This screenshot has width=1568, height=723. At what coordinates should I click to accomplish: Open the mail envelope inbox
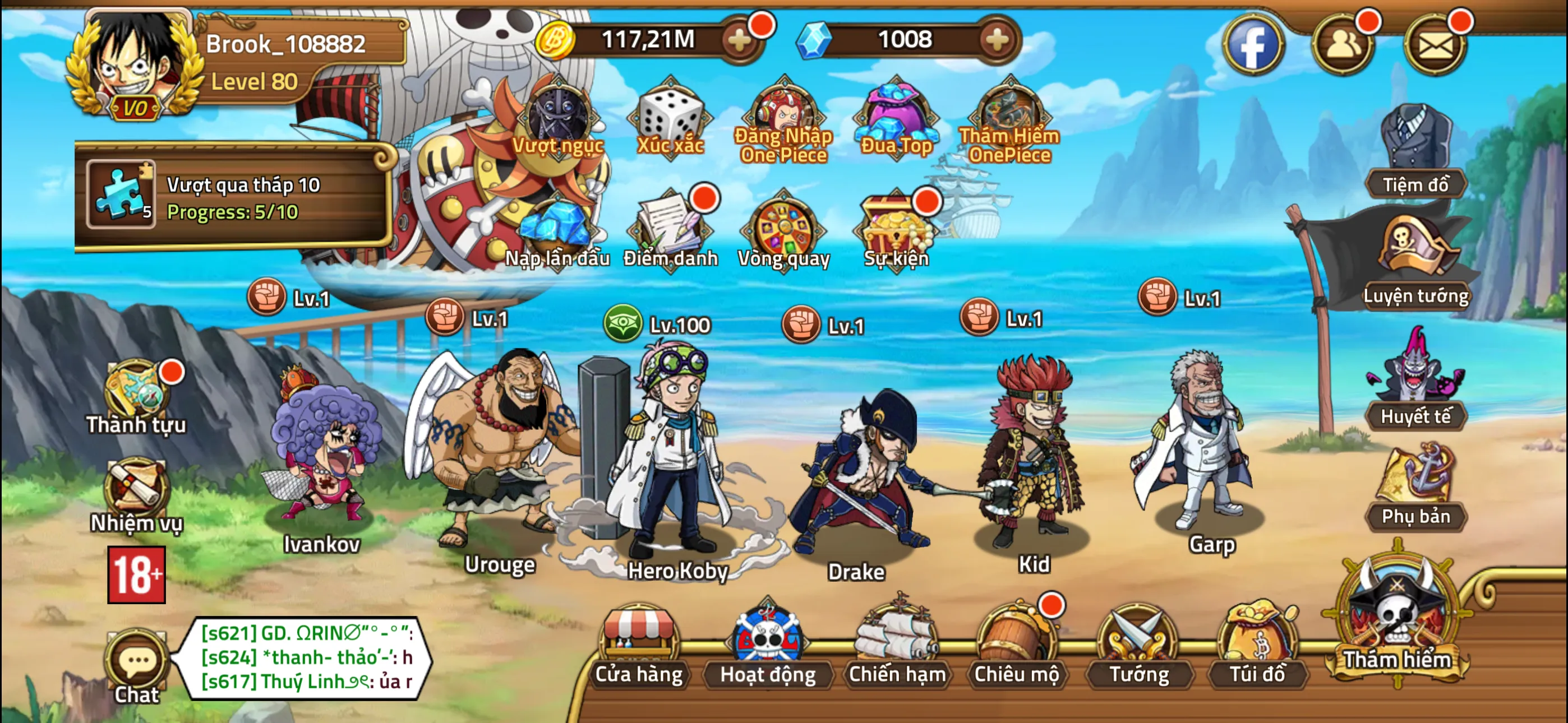[1435, 44]
